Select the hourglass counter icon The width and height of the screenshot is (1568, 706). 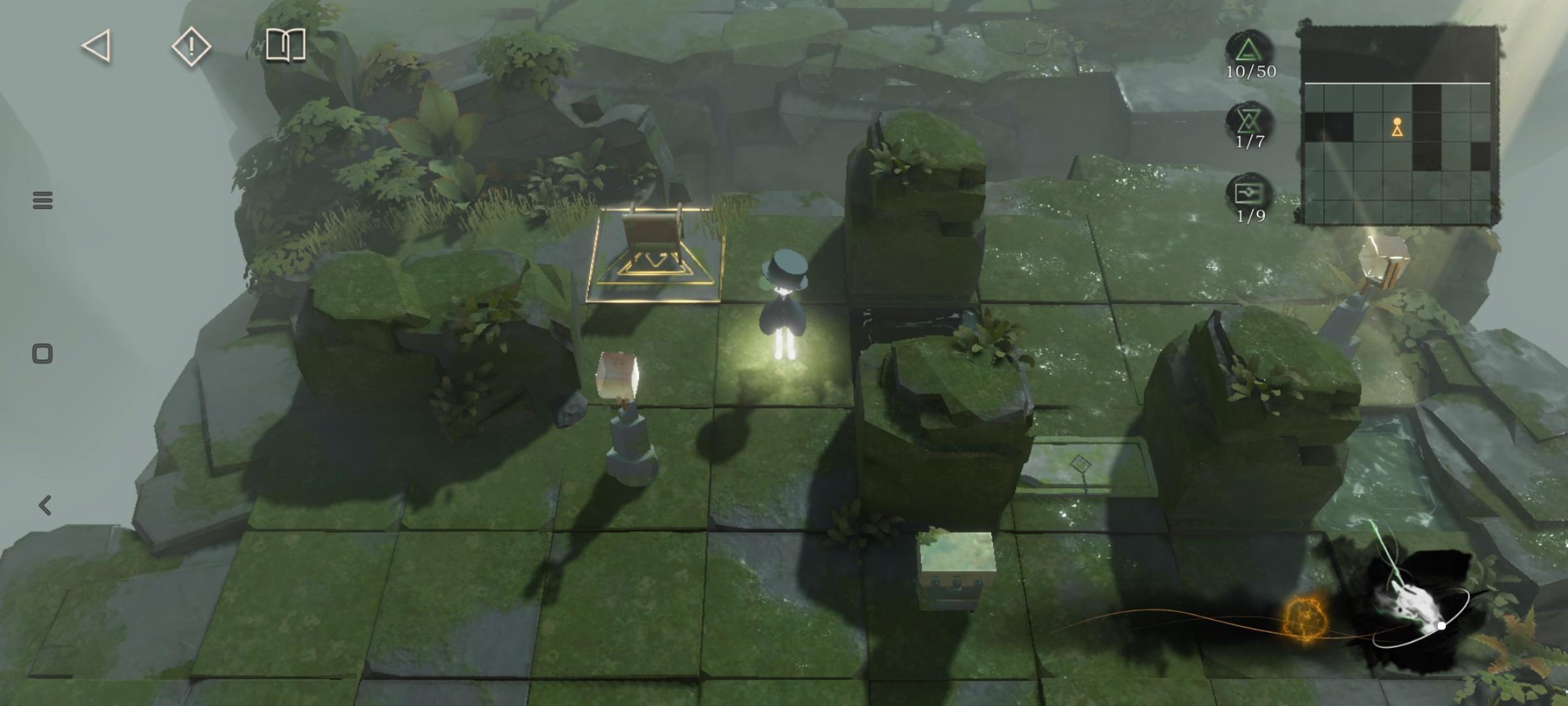tap(1249, 121)
